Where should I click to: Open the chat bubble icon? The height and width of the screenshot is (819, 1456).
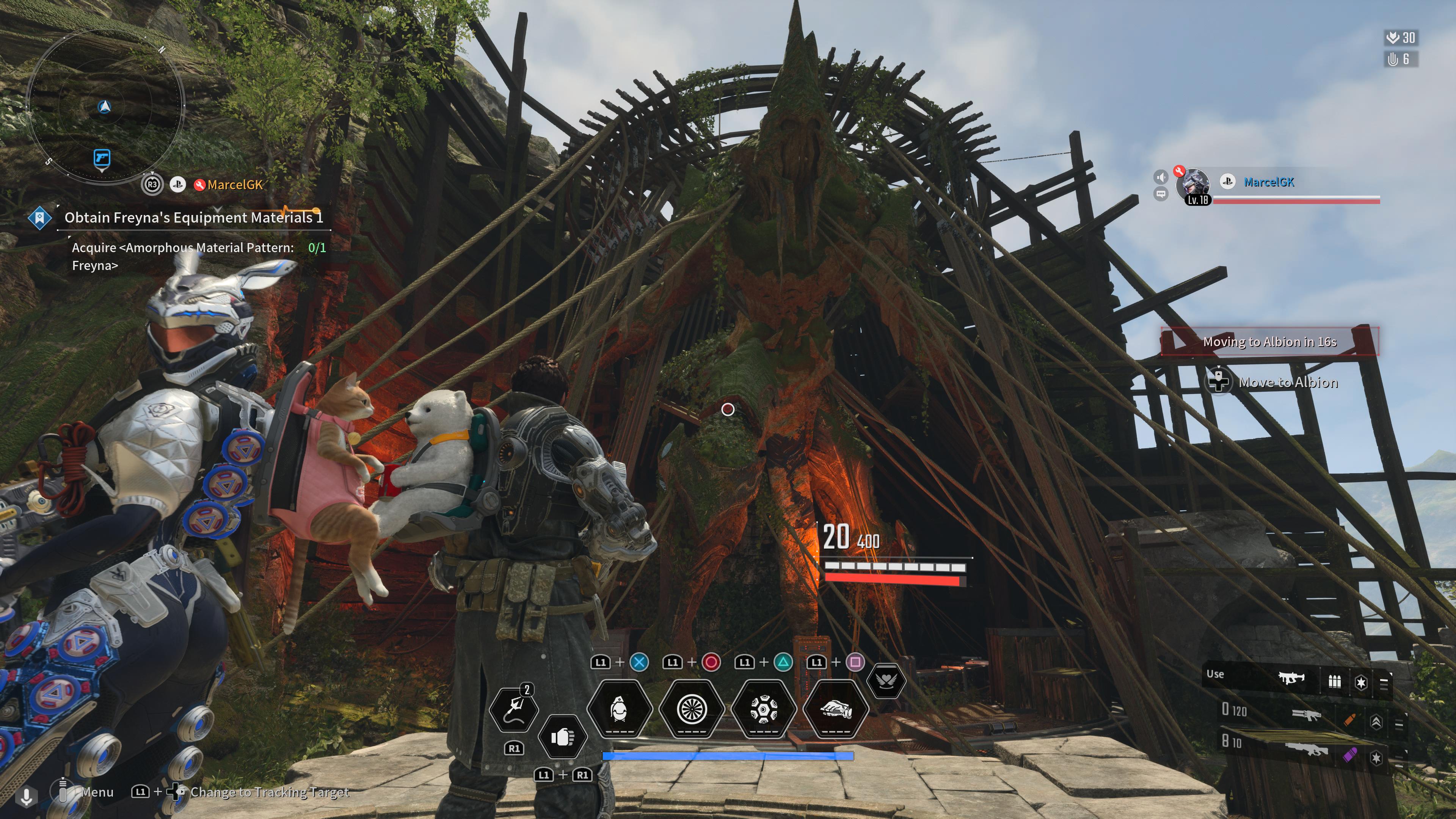(x=1161, y=195)
